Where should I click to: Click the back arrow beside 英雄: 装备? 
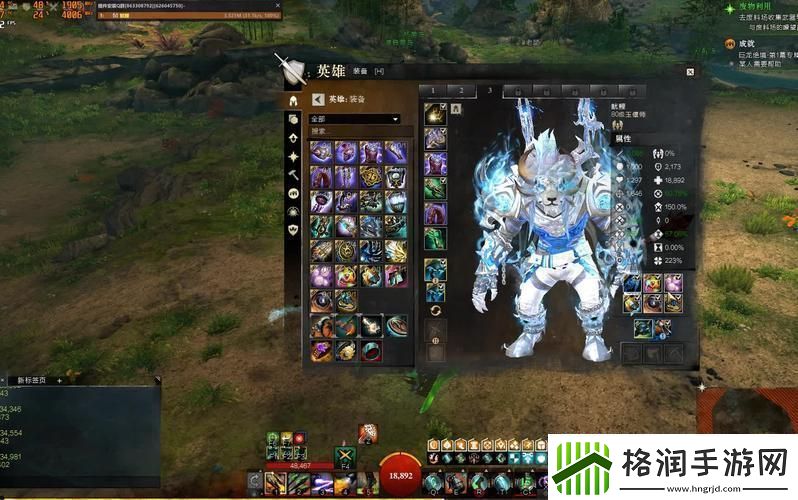point(318,99)
